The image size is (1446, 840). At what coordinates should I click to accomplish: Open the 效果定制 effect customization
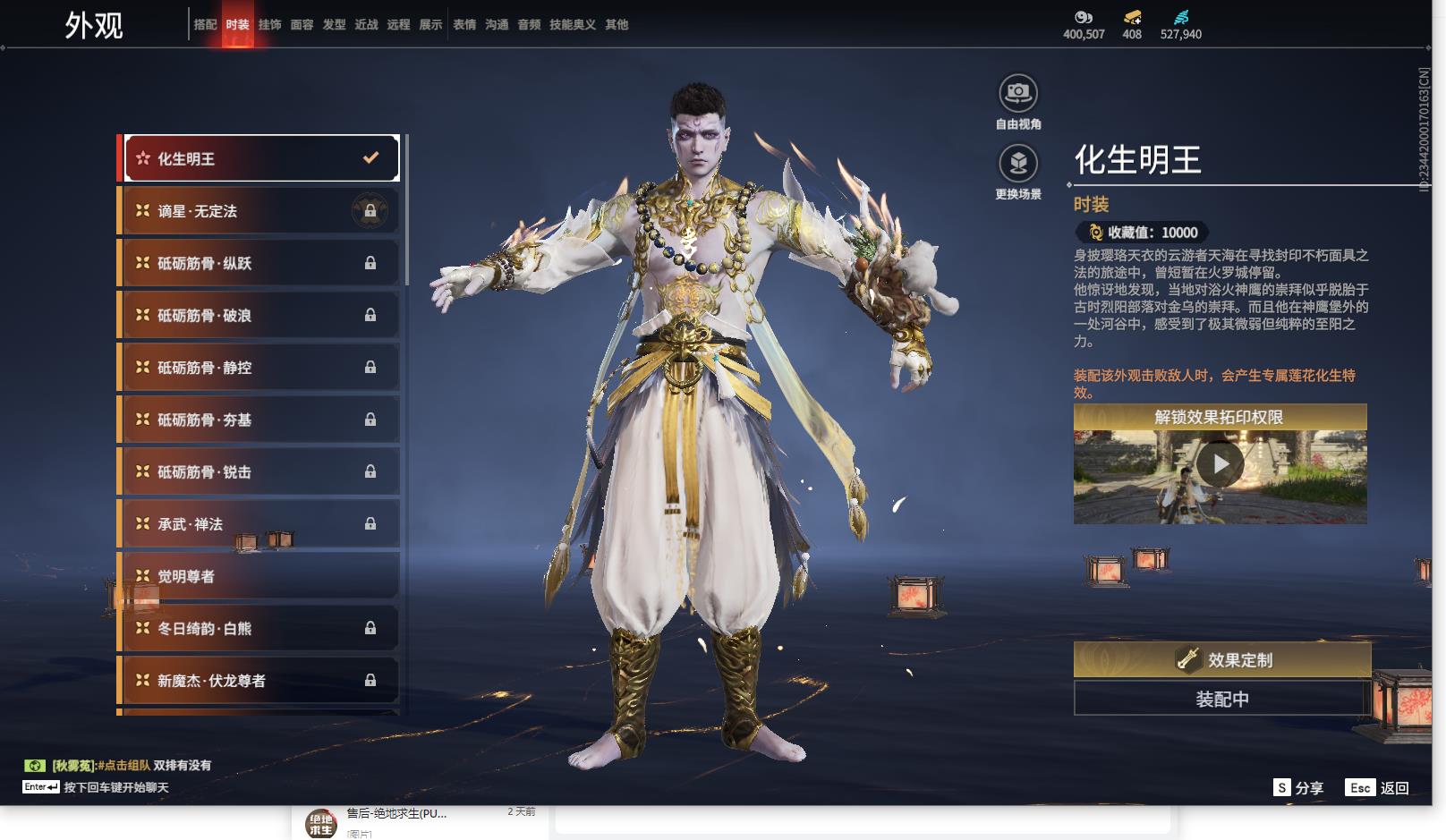pyautogui.click(x=1221, y=660)
